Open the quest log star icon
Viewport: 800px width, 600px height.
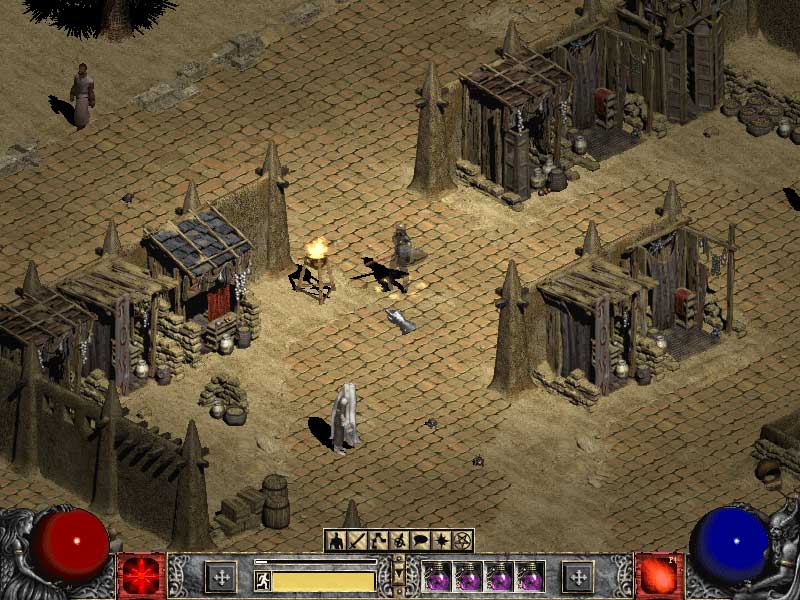pos(440,541)
